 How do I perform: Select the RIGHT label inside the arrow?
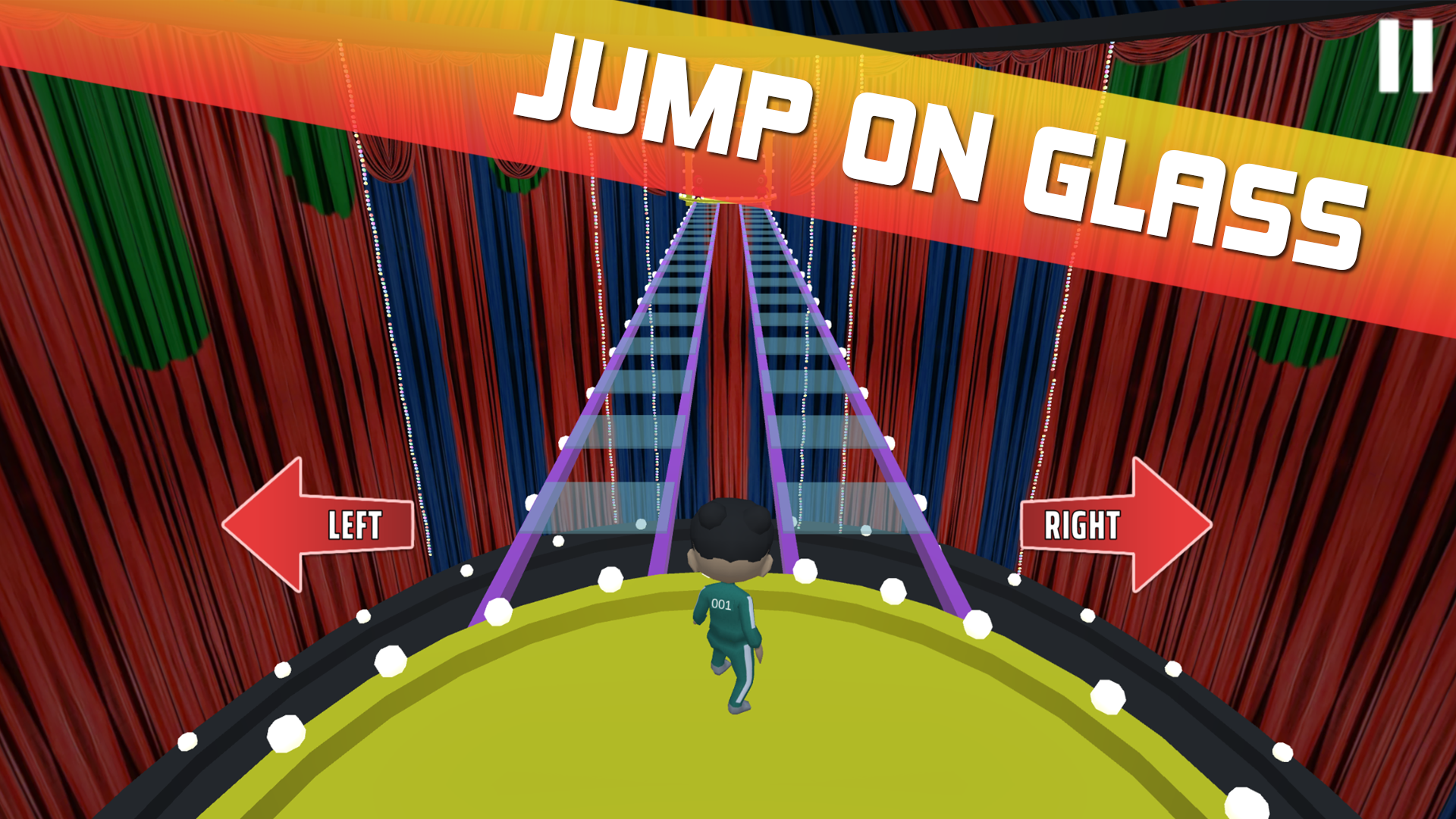click(x=1082, y=523)
